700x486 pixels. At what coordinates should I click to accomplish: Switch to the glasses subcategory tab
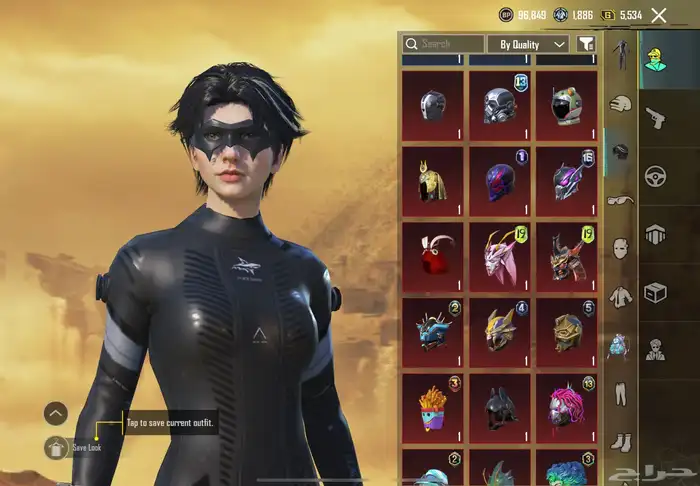coord(620,199)
